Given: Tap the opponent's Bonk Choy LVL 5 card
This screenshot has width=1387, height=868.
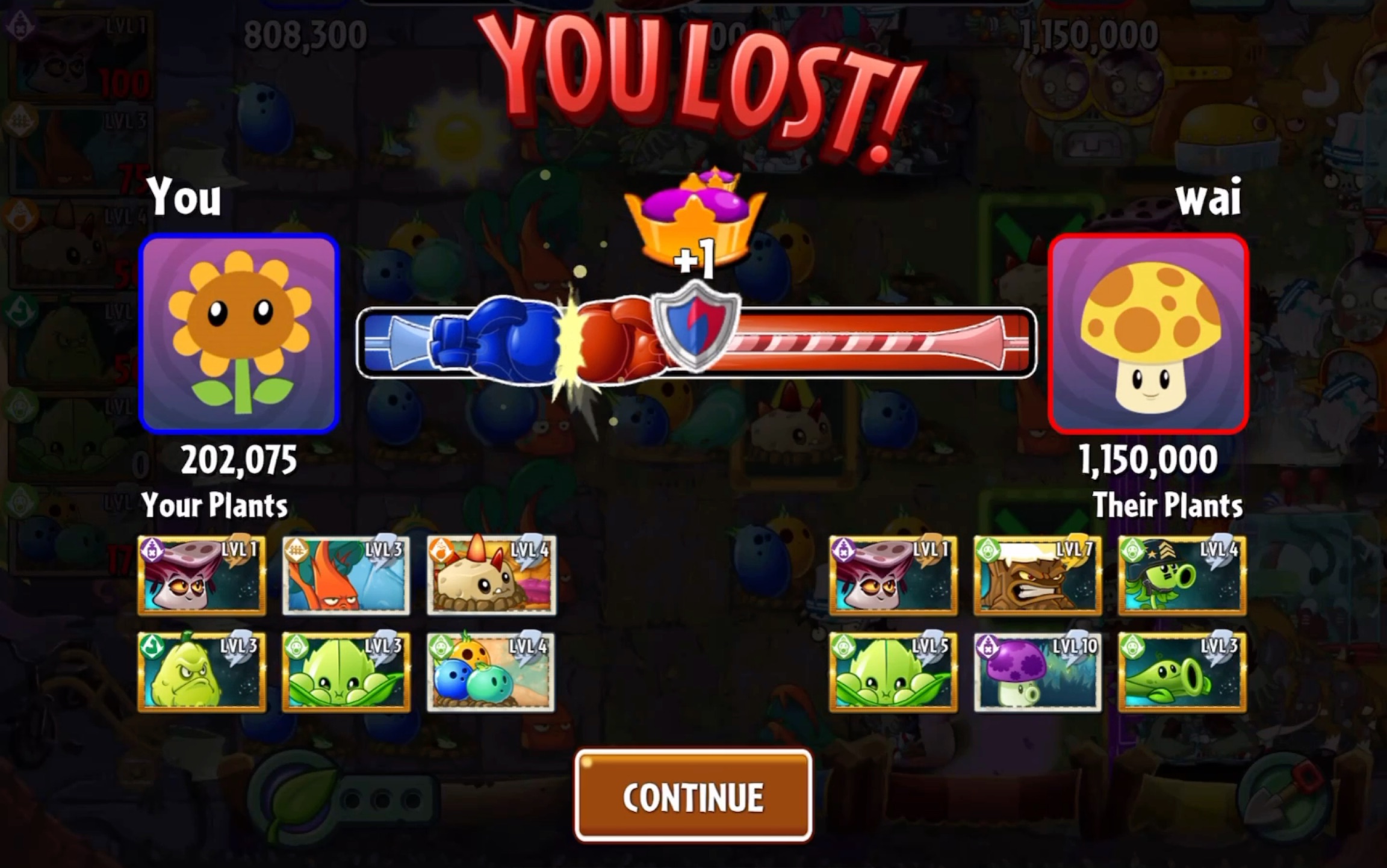Looking at the screenshot, I should [x=893, y=672].
